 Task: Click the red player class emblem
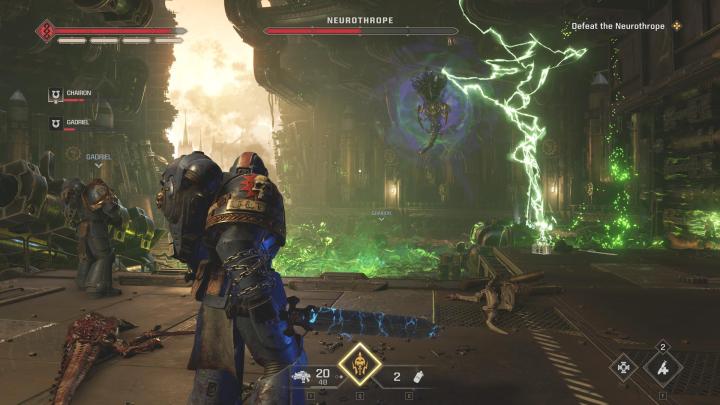click(x=46, y=30)
